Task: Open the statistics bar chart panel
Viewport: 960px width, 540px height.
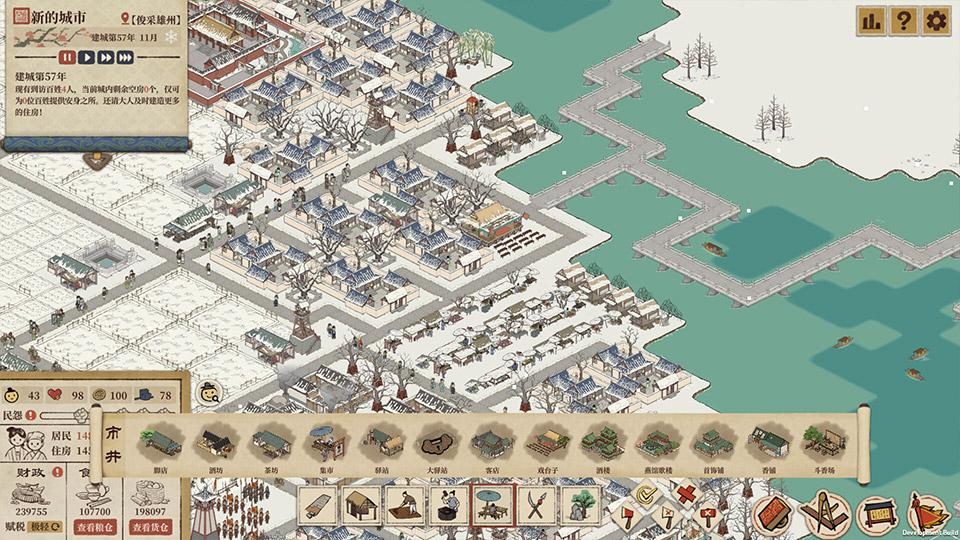Action: (870, 20)
